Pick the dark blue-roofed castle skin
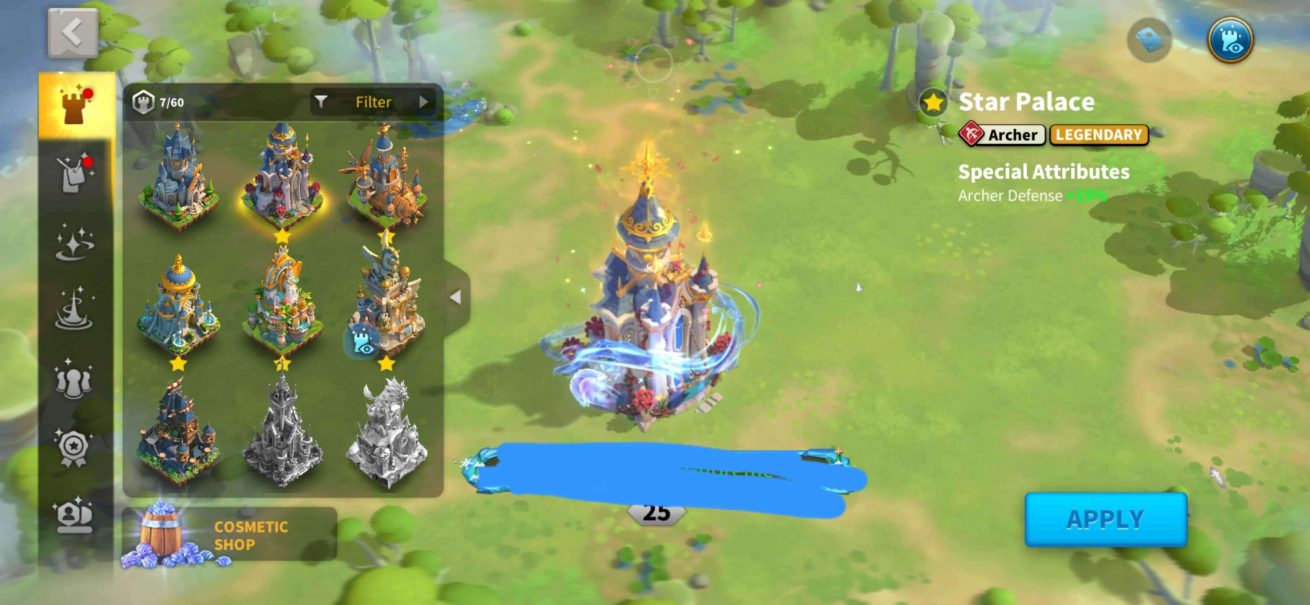 (177, 431)
